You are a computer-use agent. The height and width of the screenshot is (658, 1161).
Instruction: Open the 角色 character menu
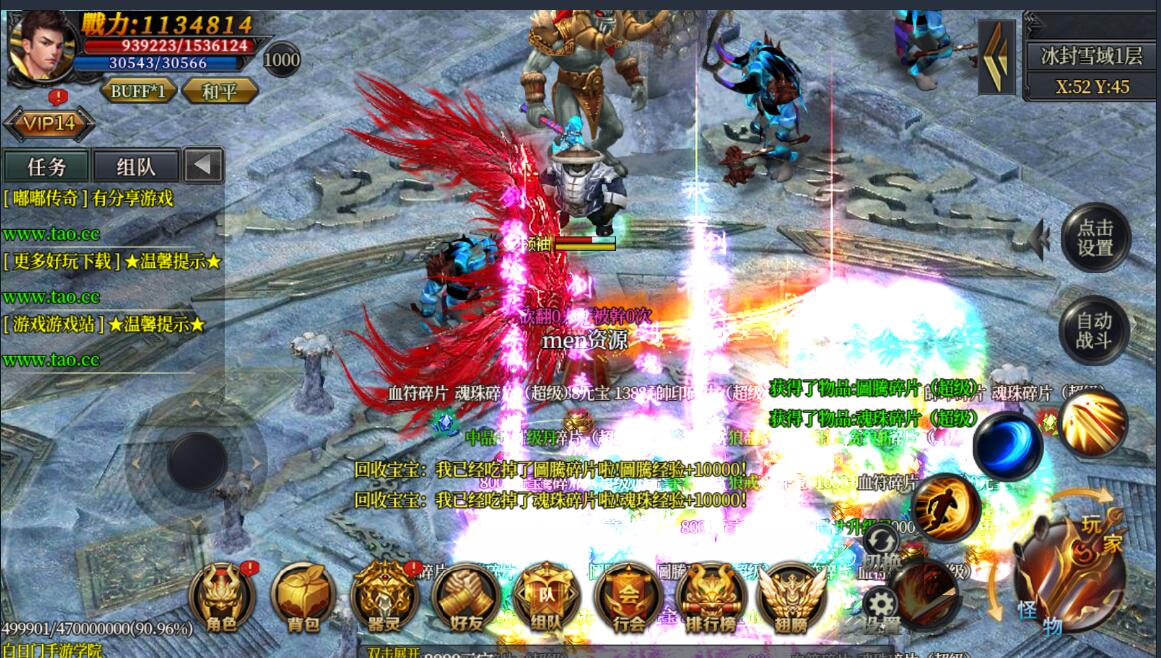point(222,599)
